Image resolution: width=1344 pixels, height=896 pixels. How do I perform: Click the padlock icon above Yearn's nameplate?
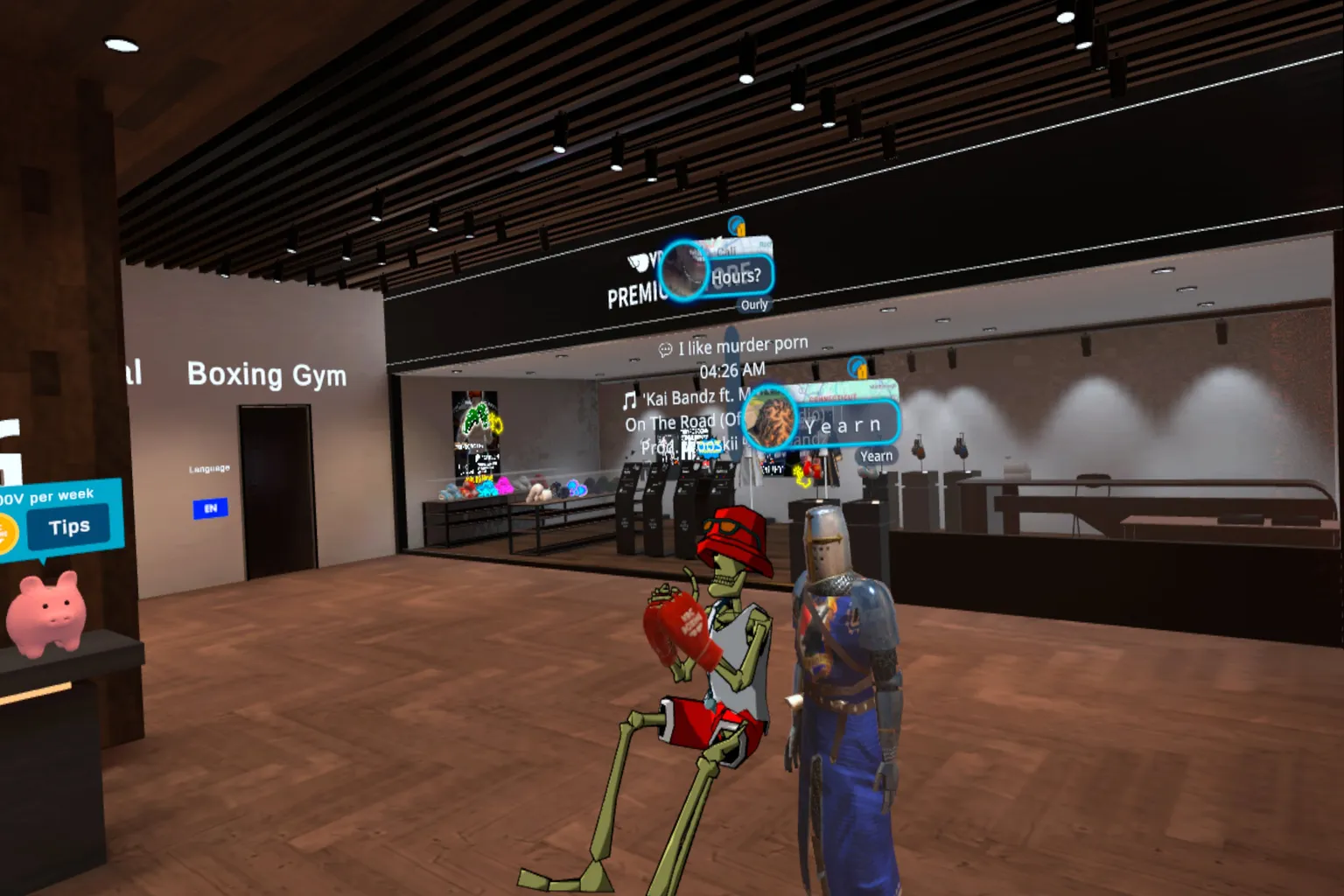[862, 371]
